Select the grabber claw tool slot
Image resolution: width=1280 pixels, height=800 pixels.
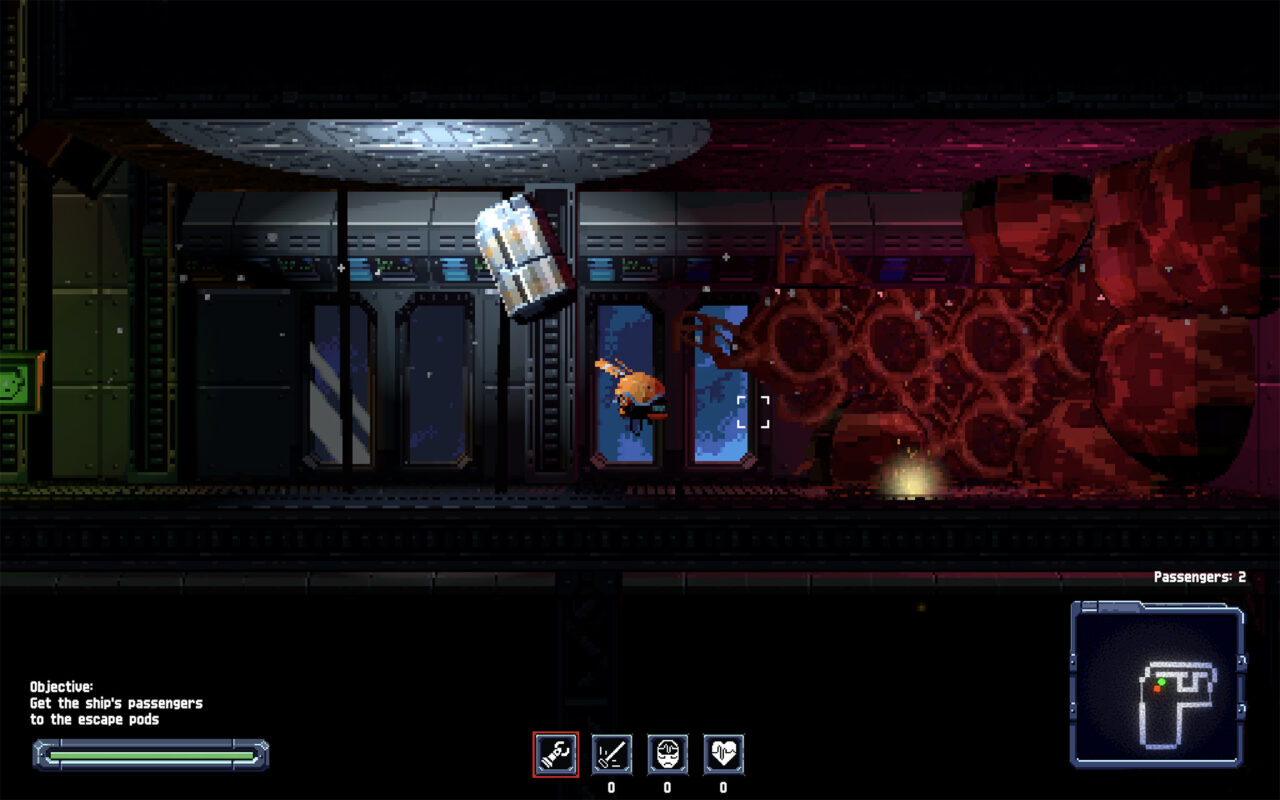555,754
